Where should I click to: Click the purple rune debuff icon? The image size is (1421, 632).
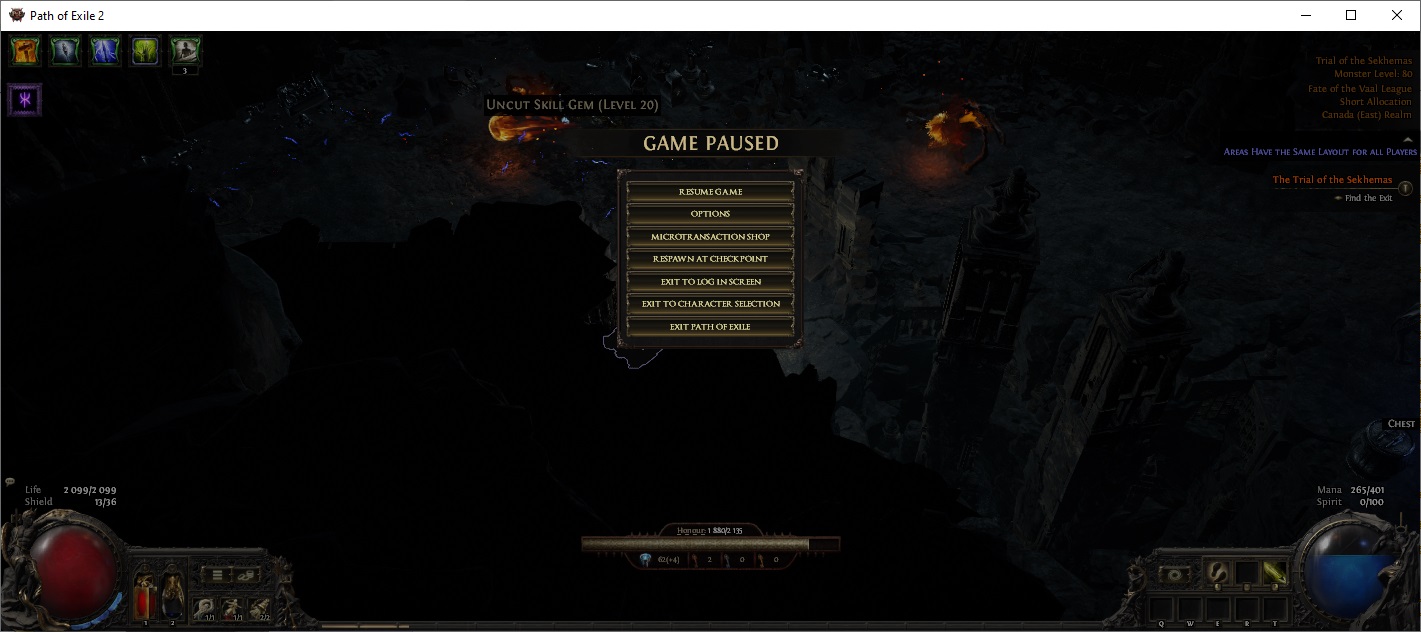25,100
